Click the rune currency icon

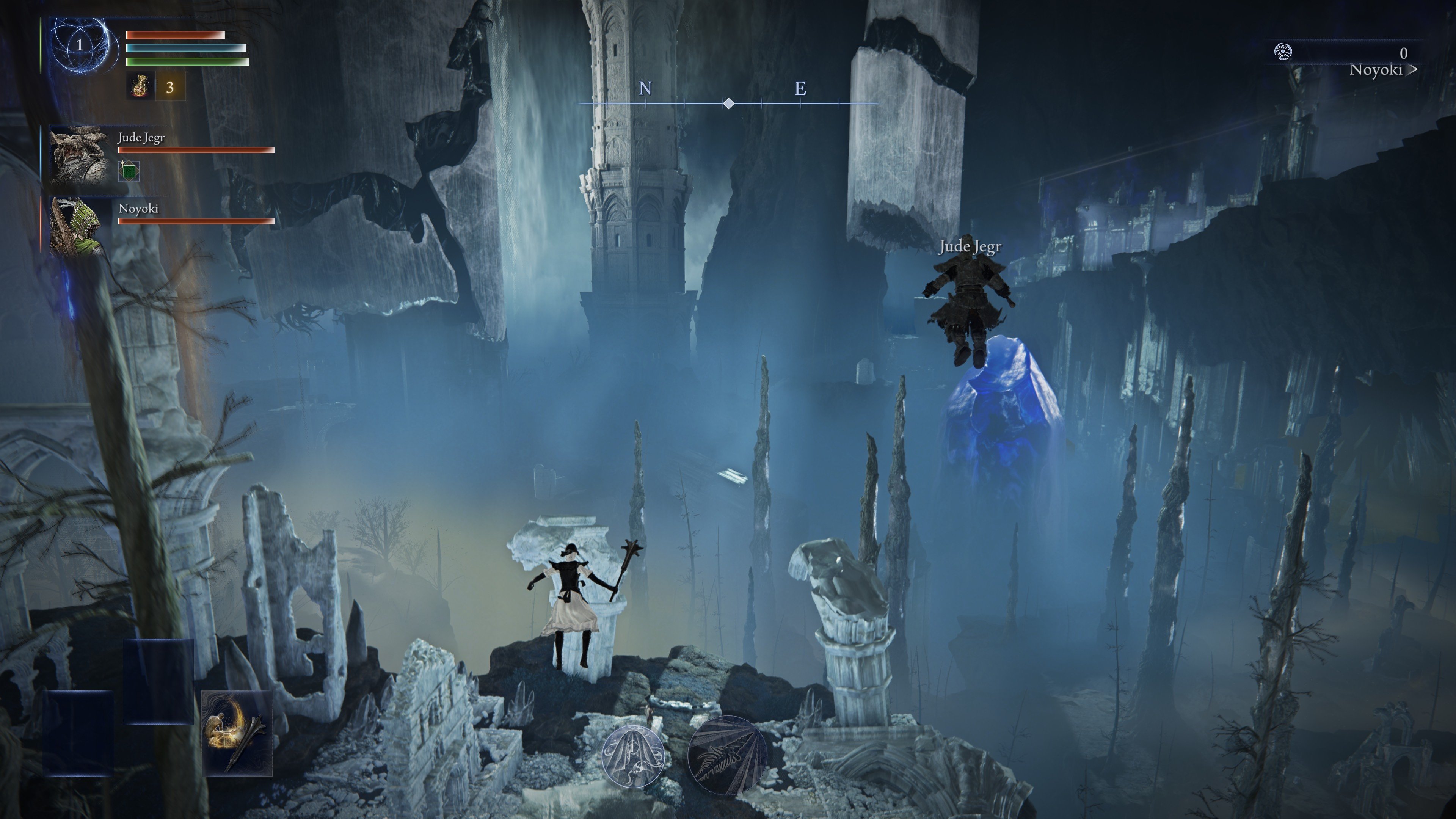point(1283,52)
